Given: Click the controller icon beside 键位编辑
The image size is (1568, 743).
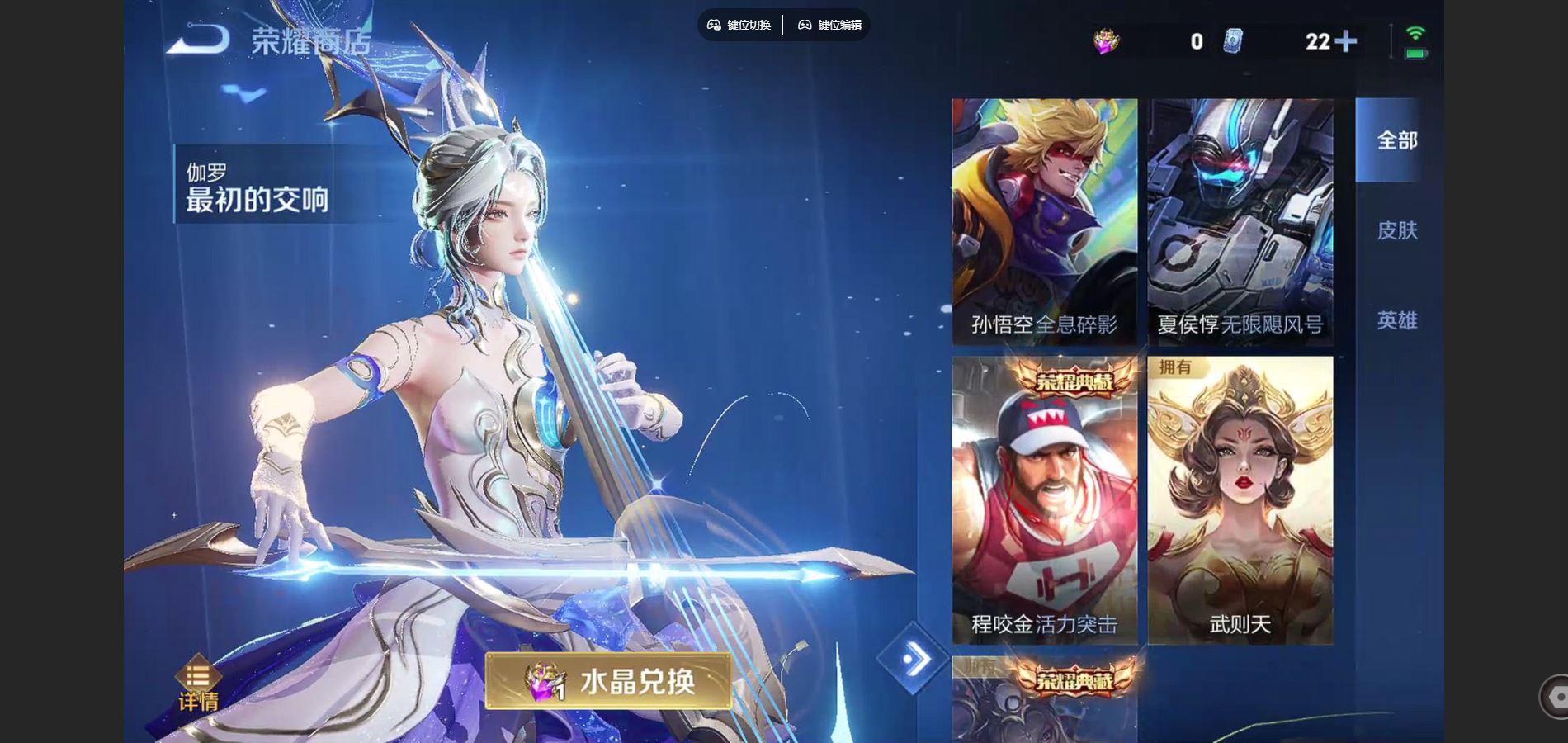Looking at the screenshot, I should [805, 25].
